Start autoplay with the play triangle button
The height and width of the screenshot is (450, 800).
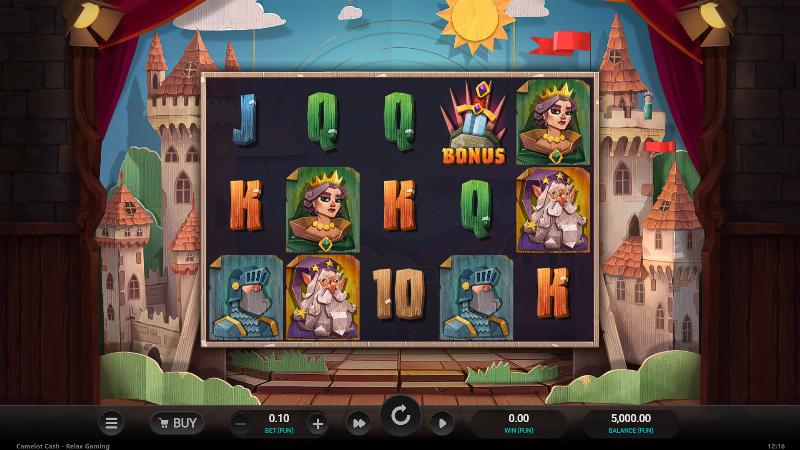(x=441, y=423)
